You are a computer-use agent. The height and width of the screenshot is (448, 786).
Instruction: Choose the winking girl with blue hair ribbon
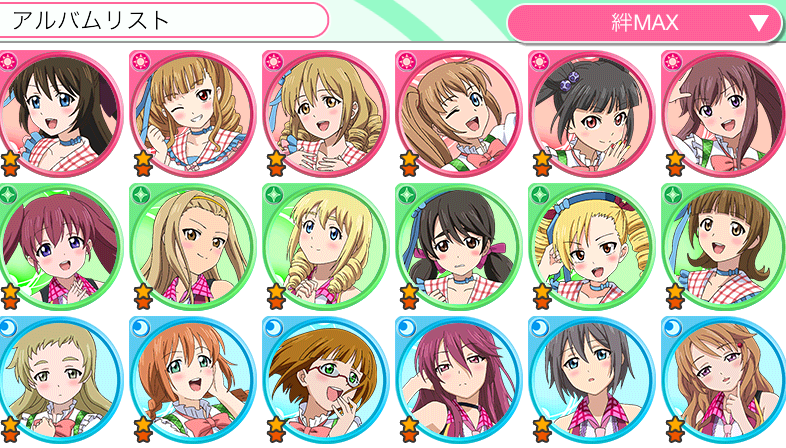click(192, 108)
